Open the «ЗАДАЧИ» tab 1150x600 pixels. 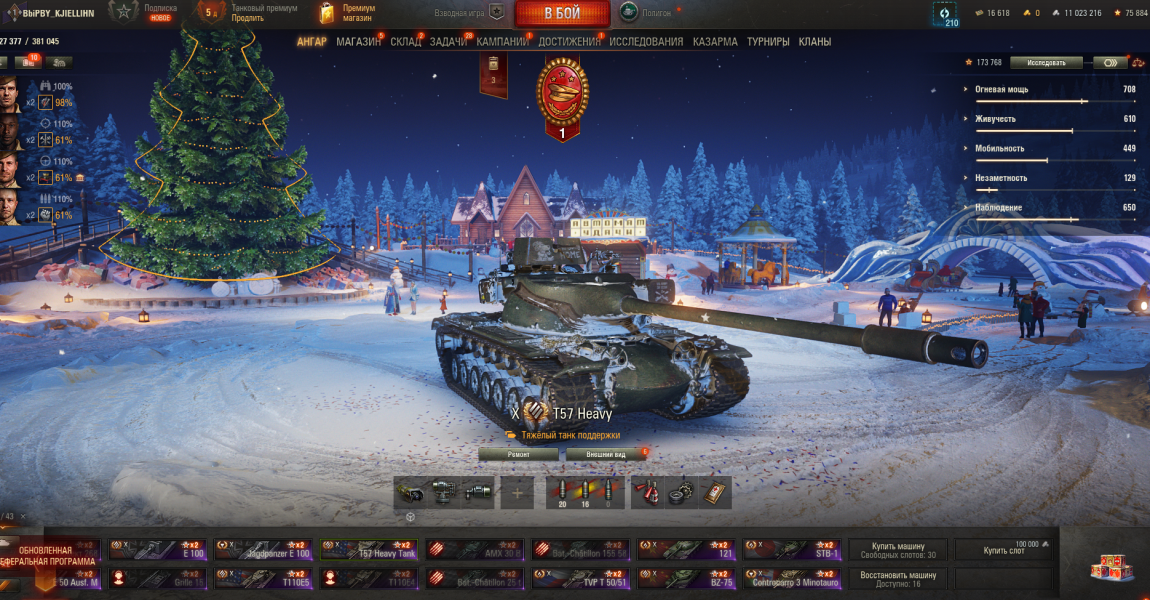click(x=448, y=42)
